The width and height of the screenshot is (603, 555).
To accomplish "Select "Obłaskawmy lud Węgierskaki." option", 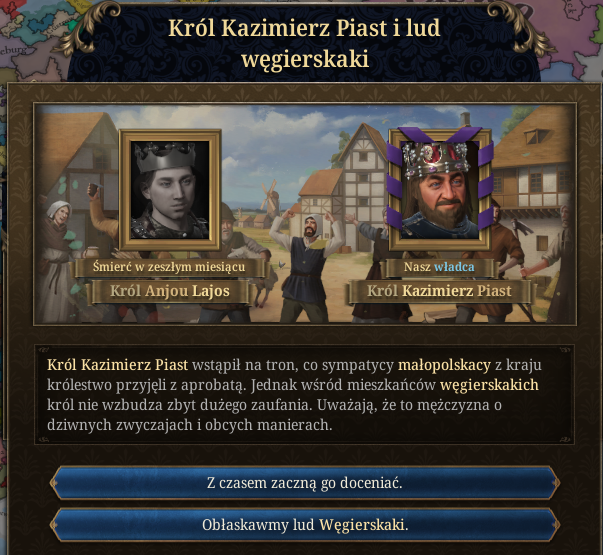I will pyautogui.click(x=304, y=525).
